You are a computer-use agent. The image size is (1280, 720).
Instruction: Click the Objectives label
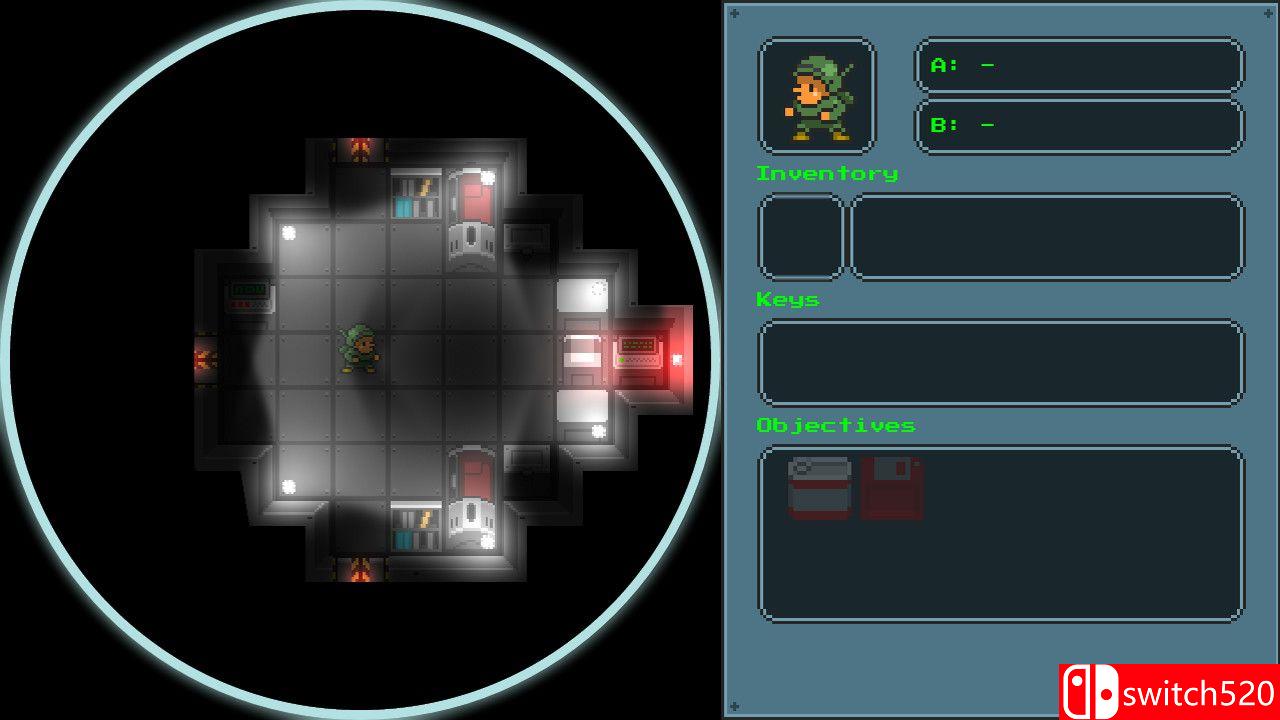coord(835,425)
